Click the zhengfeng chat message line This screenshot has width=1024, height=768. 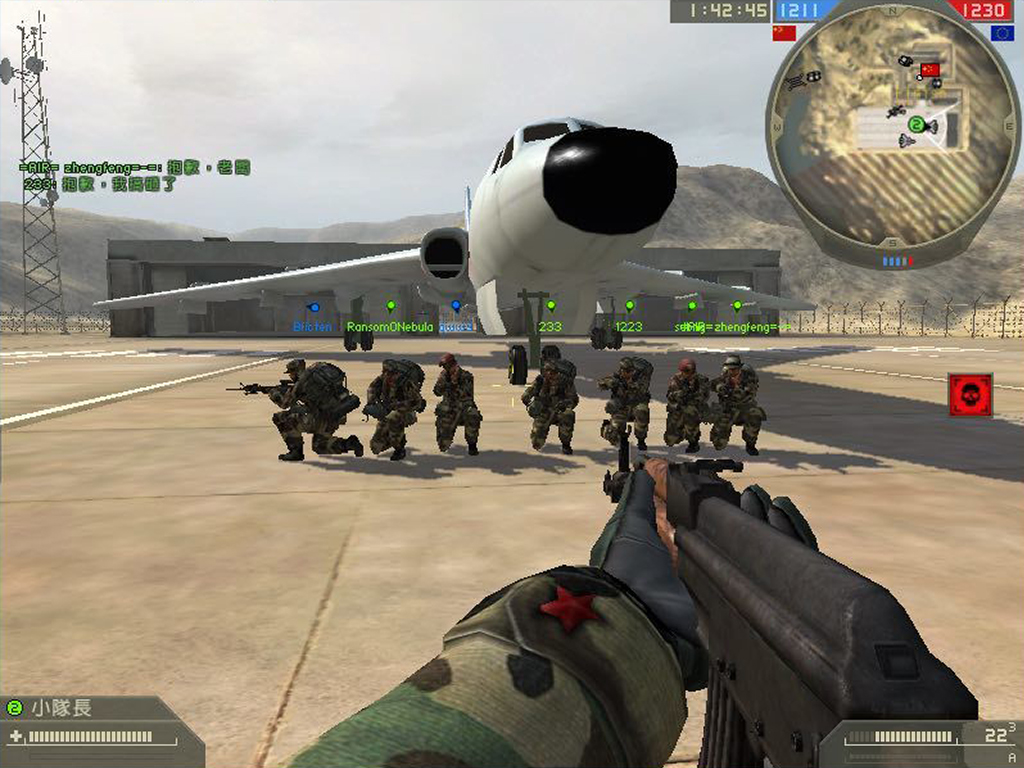point(134,167)
